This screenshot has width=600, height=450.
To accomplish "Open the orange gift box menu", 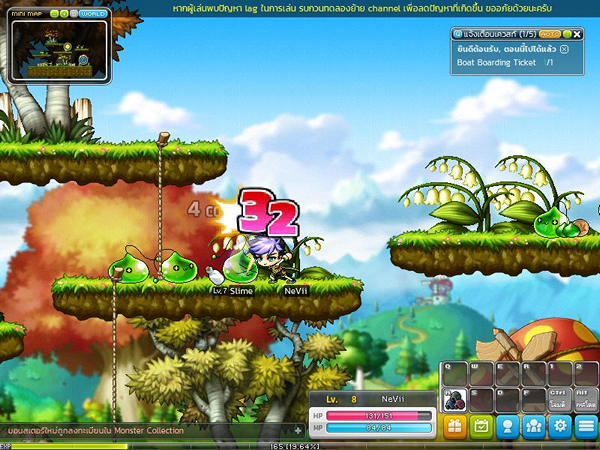I will click(x=454, y=426).
